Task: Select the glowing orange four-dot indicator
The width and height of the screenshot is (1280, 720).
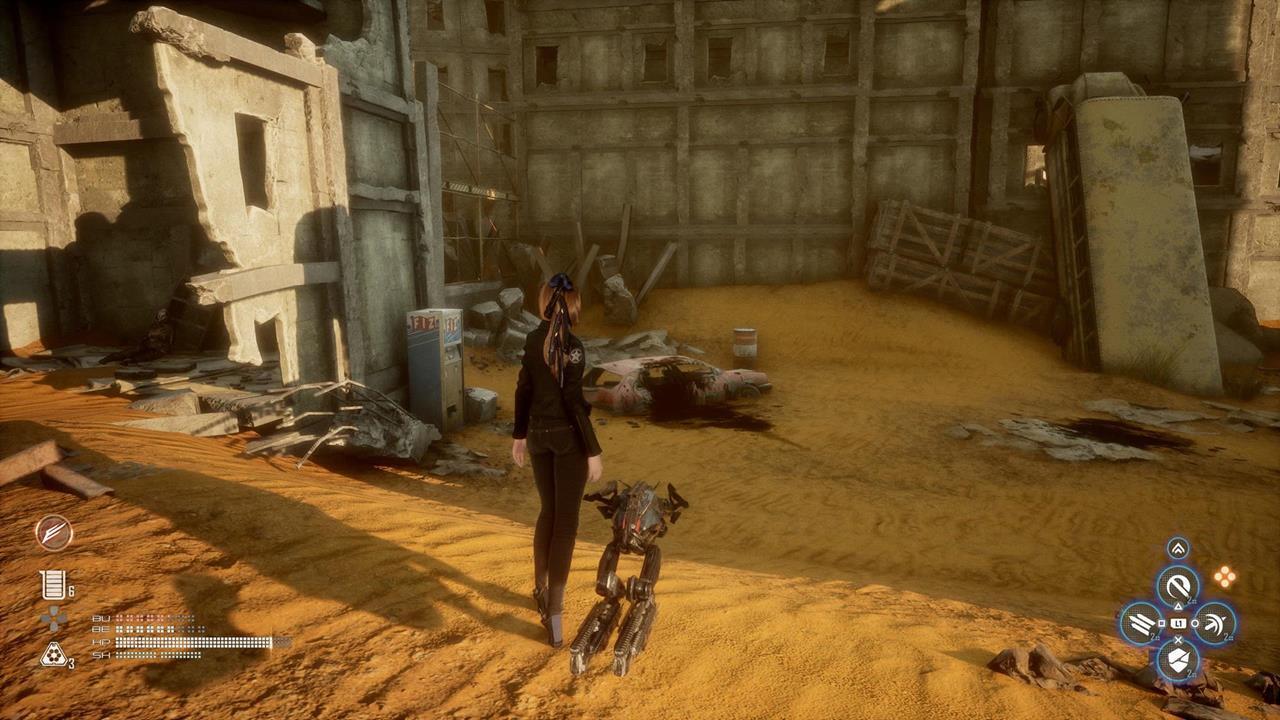Action: point(1224,576)
